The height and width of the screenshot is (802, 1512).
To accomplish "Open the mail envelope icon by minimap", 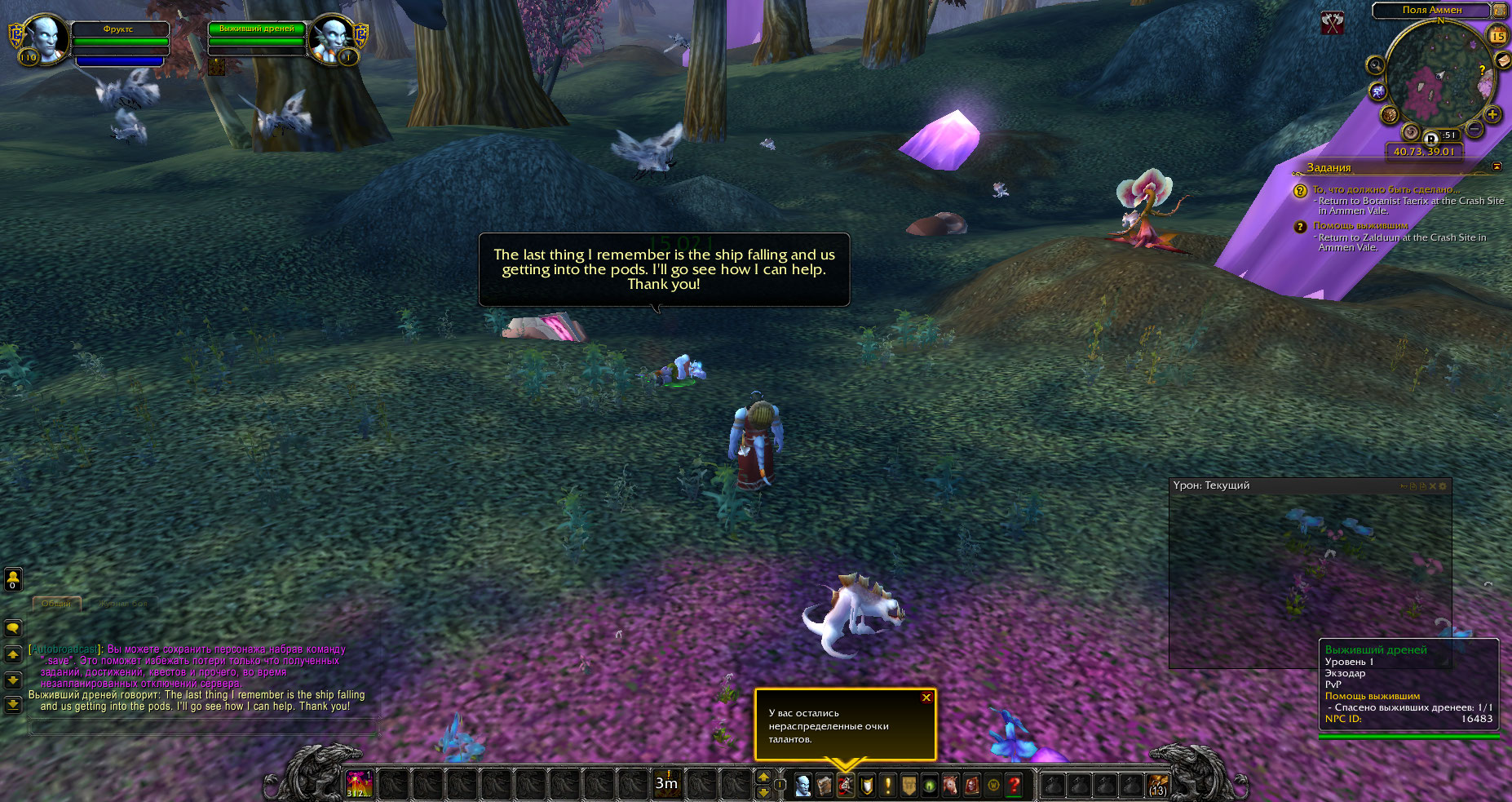I will [x=1504, y=61].
